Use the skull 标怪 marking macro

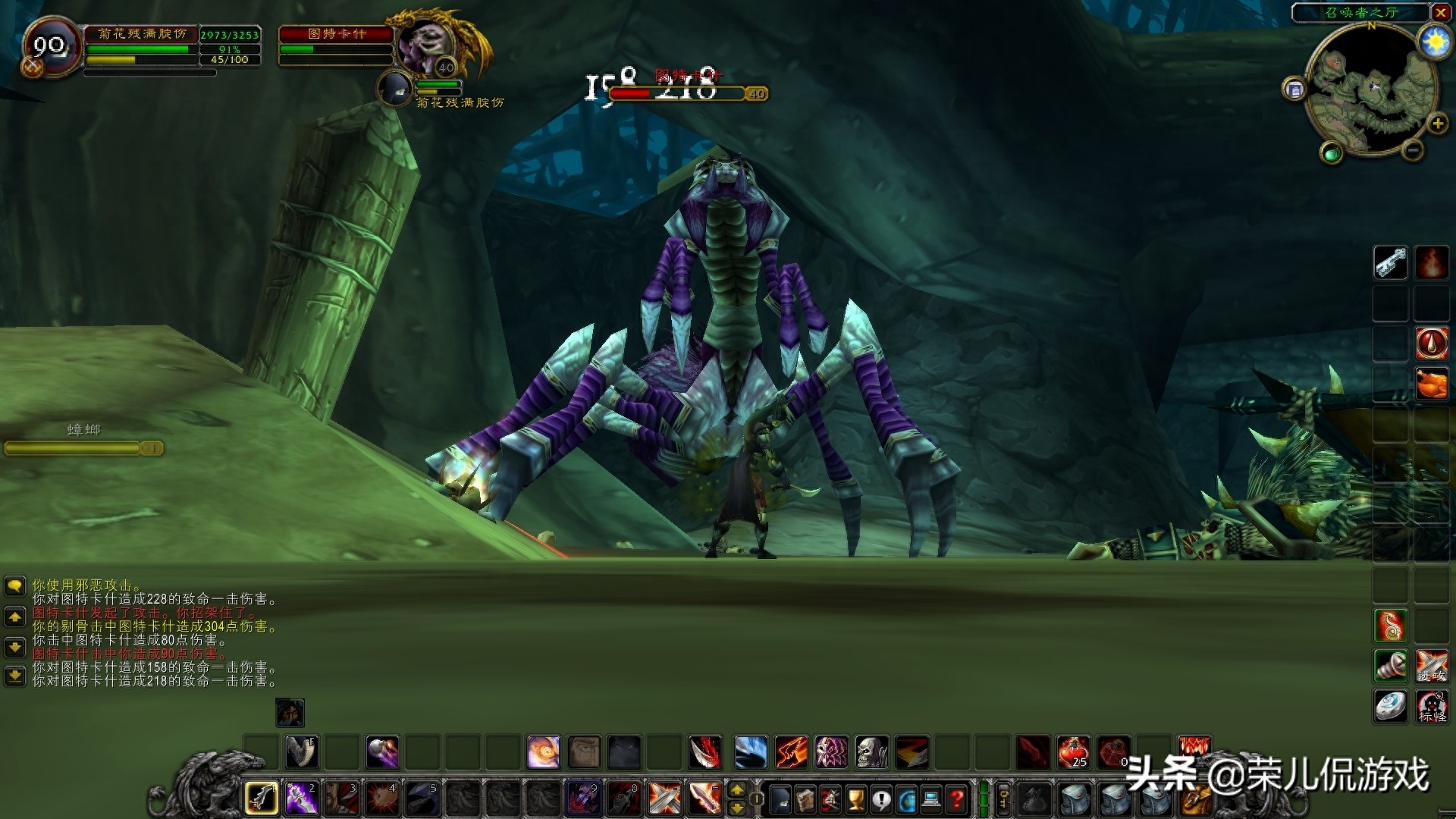[1431, 706]
